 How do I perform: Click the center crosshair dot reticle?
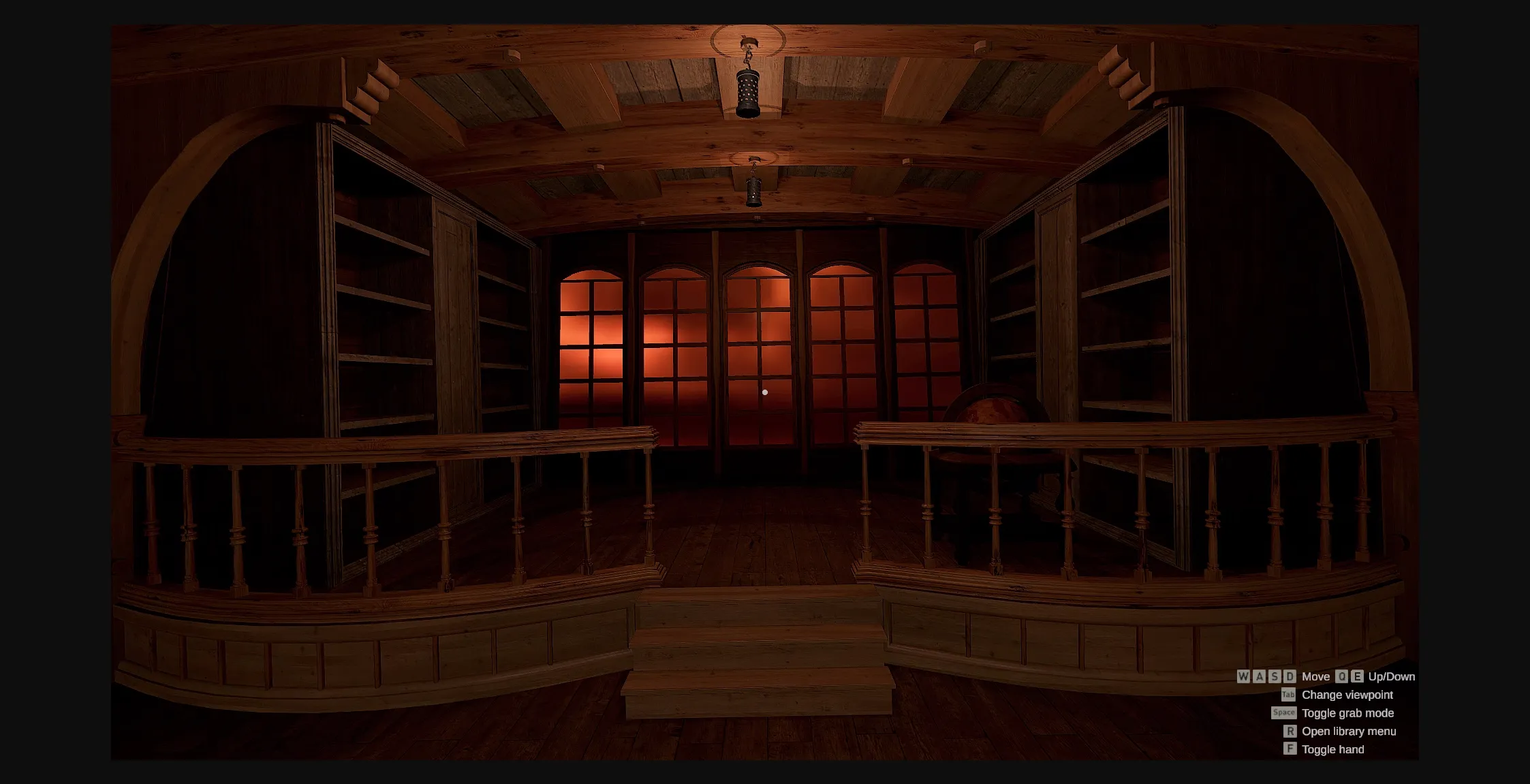point(765,392)
